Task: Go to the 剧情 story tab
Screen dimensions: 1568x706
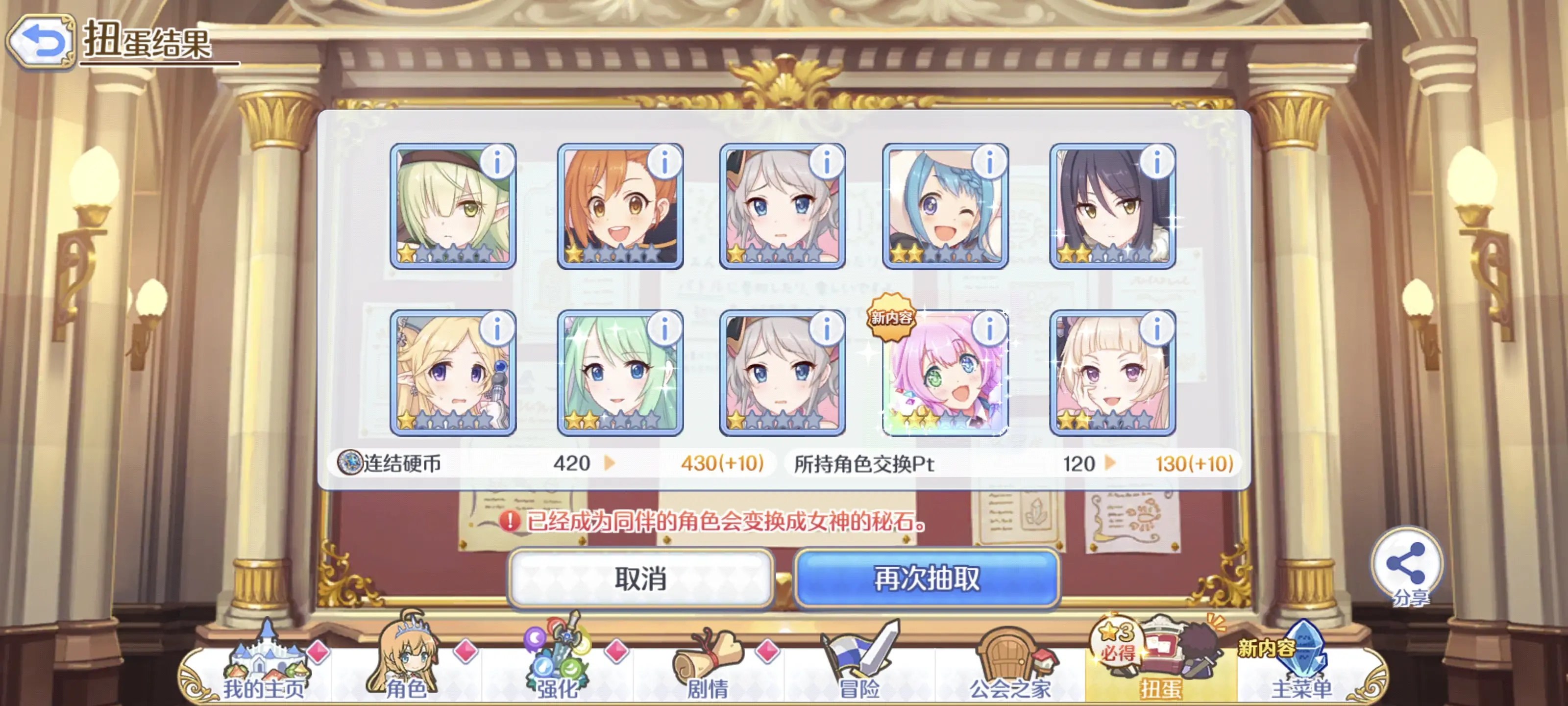Action: coord(708,666)
